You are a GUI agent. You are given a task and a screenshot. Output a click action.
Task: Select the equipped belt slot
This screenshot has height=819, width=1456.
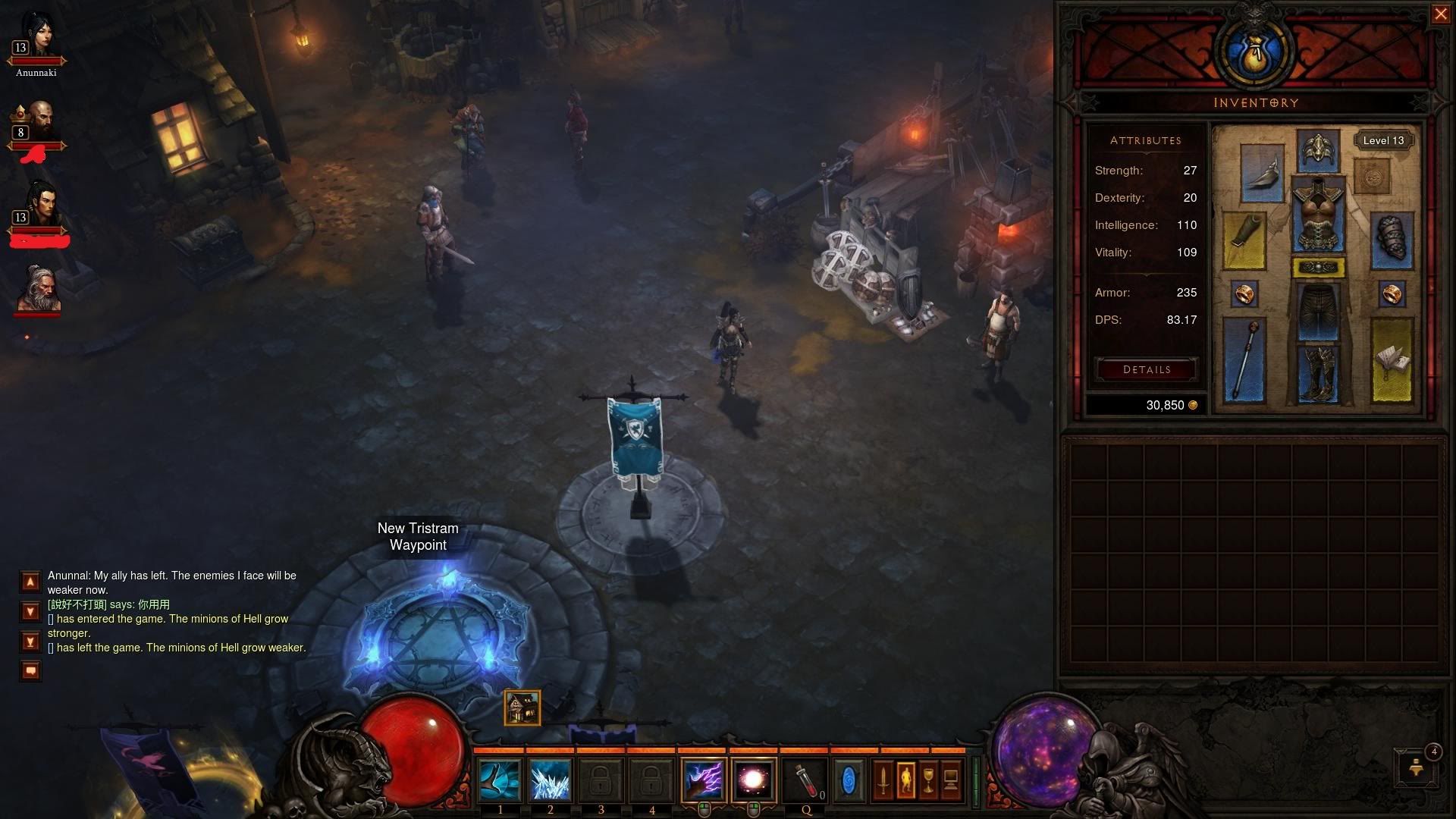tap(1318, 267)
